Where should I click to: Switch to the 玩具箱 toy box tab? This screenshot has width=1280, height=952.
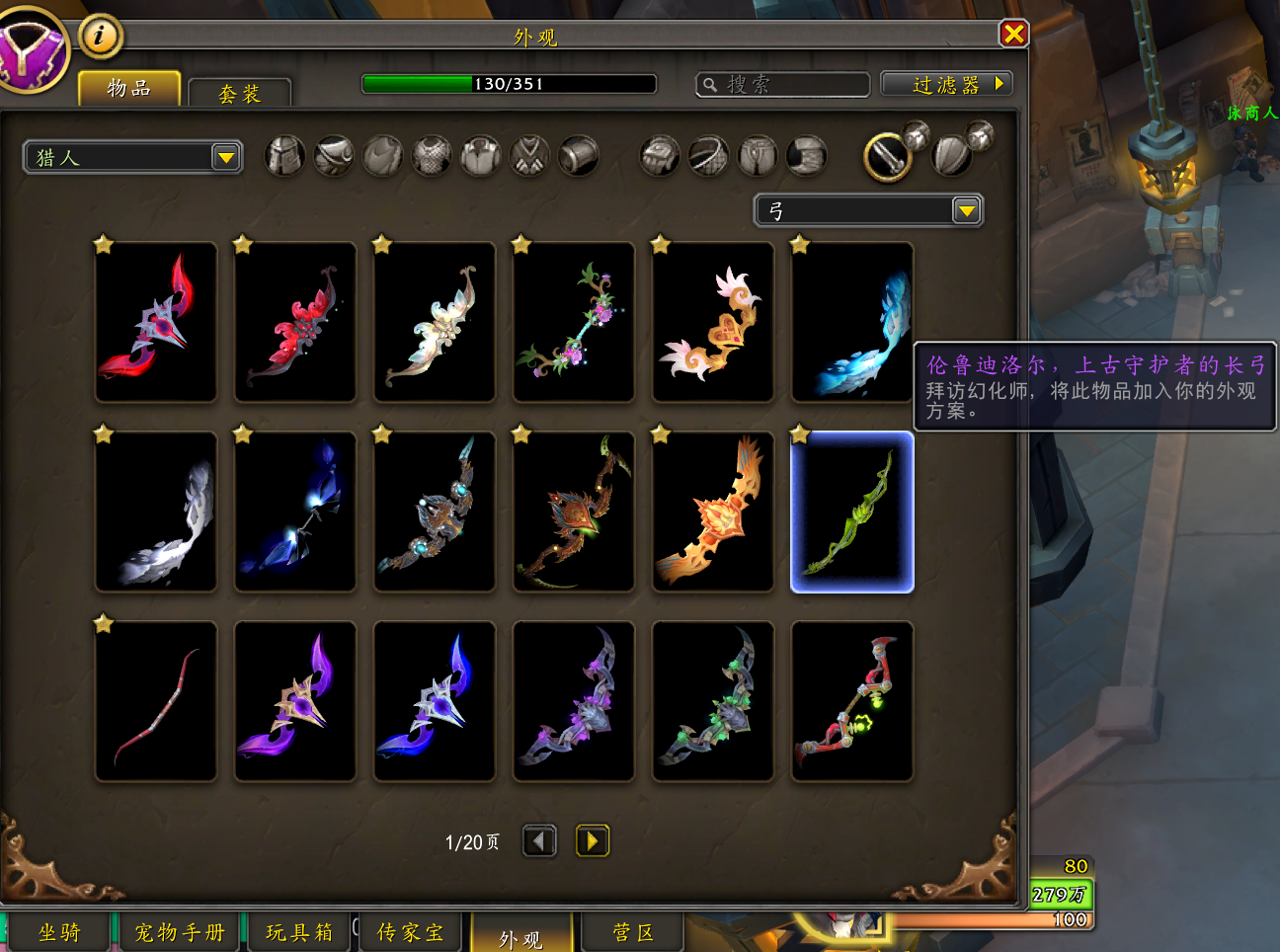click(x=298, y=933)
